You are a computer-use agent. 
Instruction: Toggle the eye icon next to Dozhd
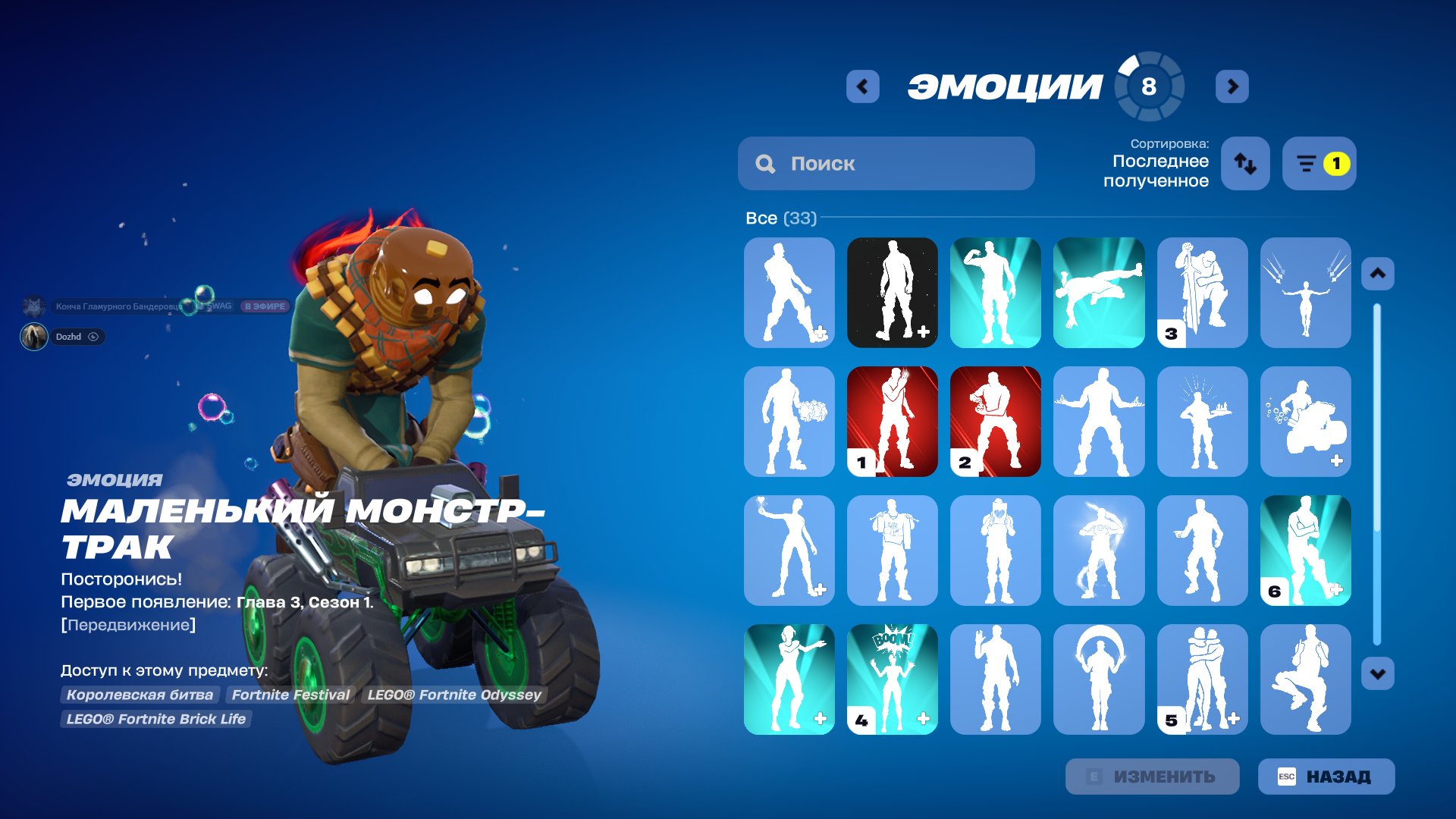pos(93,337)
